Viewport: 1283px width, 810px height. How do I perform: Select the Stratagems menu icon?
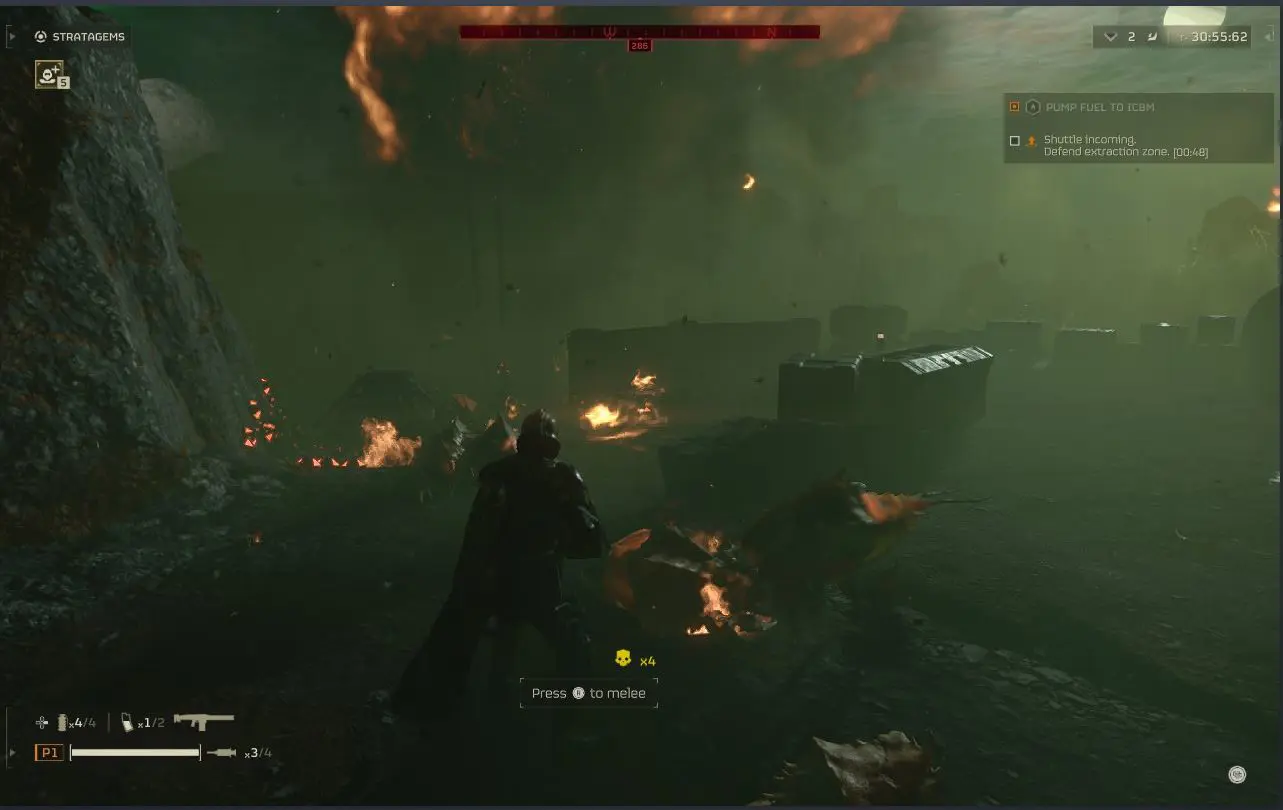pos(40,36)
